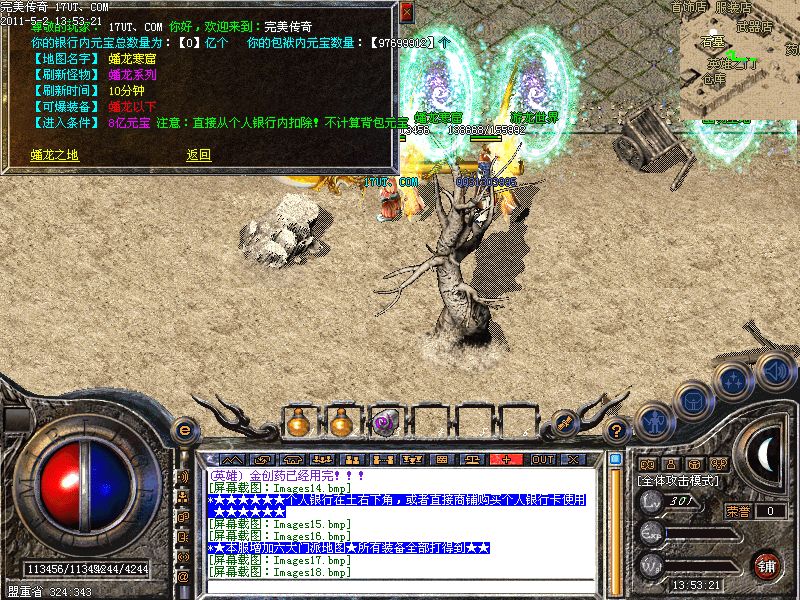The image size is (800, 600).
Task: Open the red 铺 shop button
Action: (x=765, y=565)
